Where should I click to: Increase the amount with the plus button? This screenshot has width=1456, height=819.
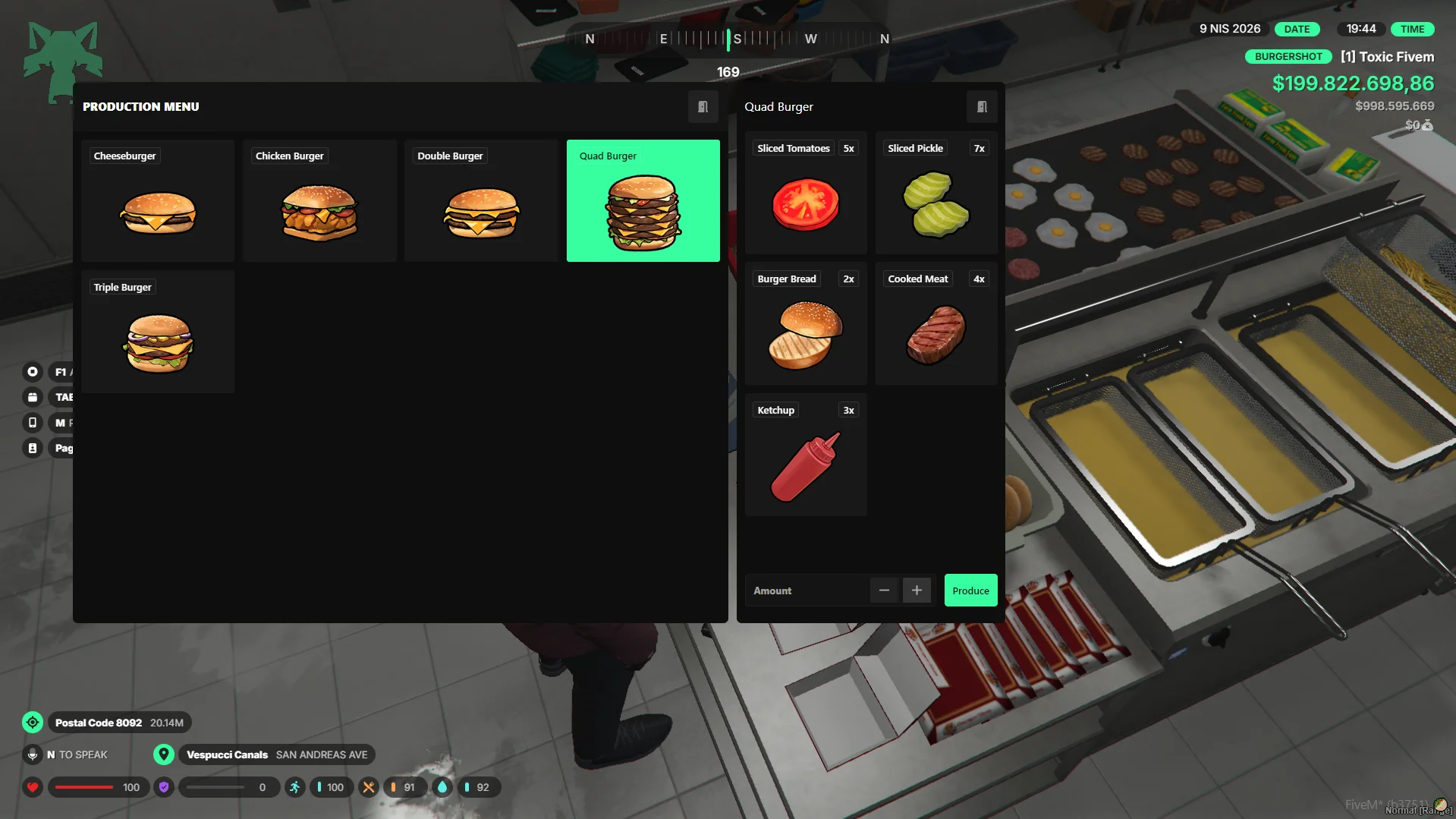pos(917,591)
